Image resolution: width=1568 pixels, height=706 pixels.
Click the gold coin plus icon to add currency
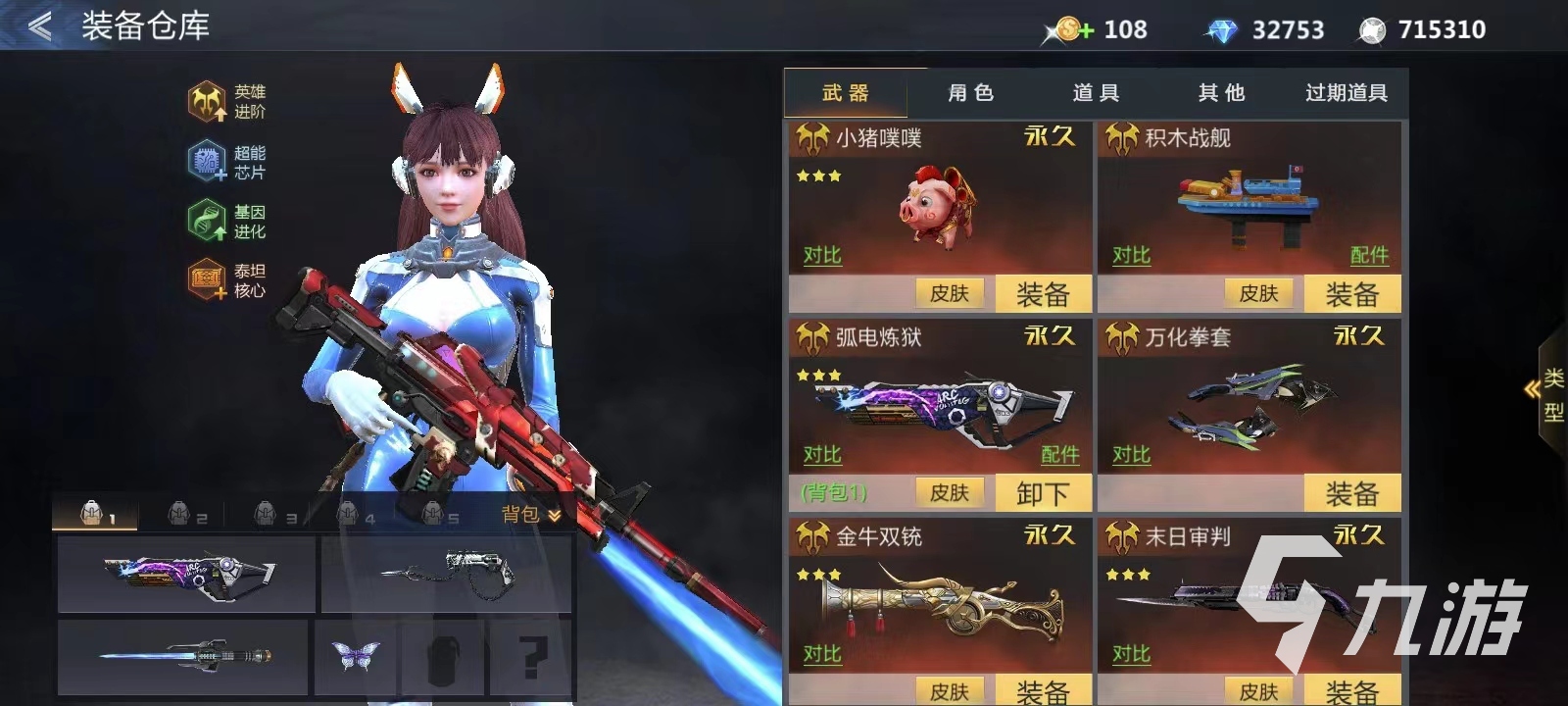tap(1070, 29)
